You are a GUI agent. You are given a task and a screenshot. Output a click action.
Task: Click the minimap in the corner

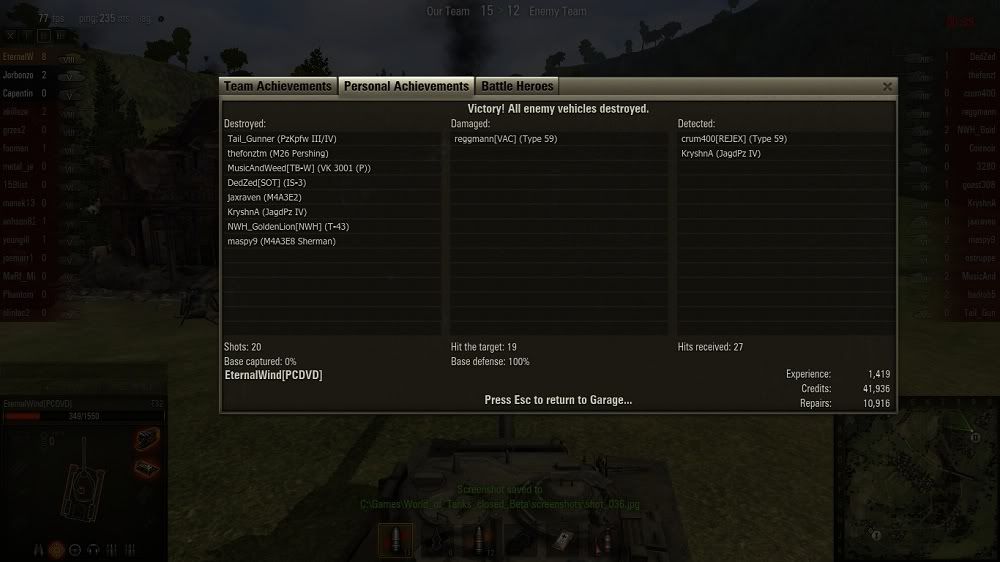[x=916, y=480]
